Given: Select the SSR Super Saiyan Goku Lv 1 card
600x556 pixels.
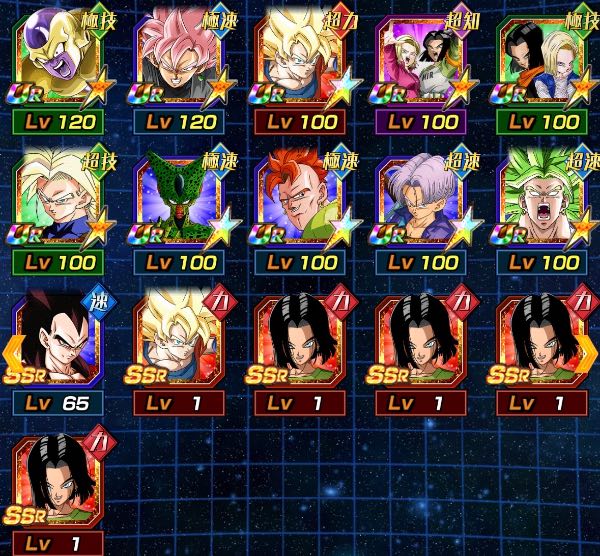Looking at the screenshot, I should pos(180,345).
